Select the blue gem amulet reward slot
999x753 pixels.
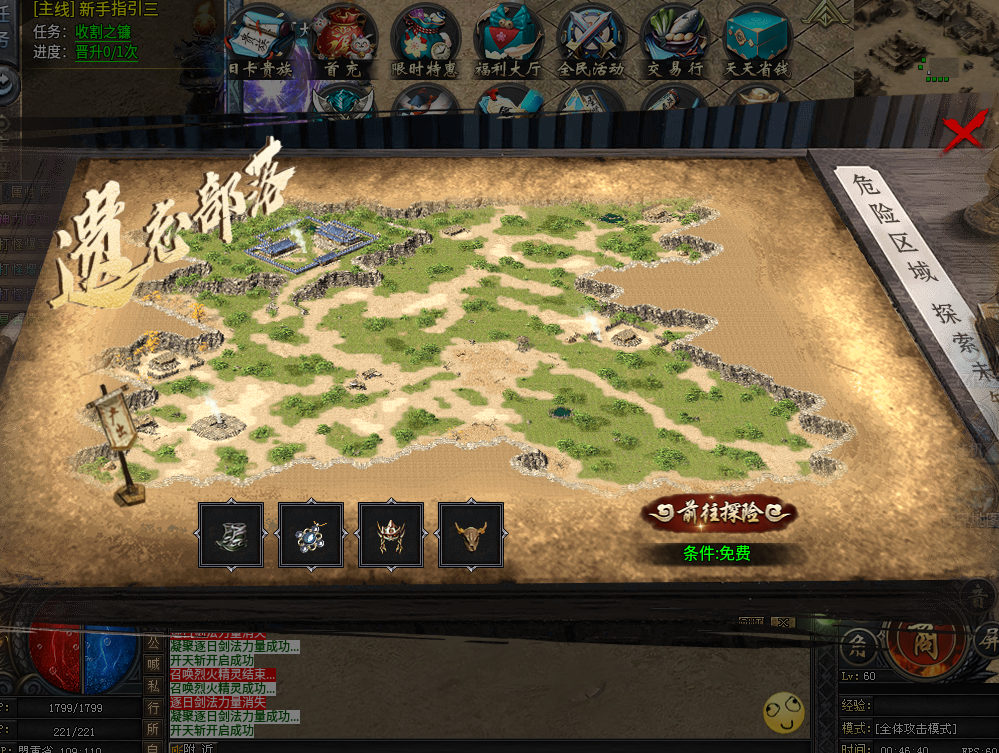coord(311,535)
